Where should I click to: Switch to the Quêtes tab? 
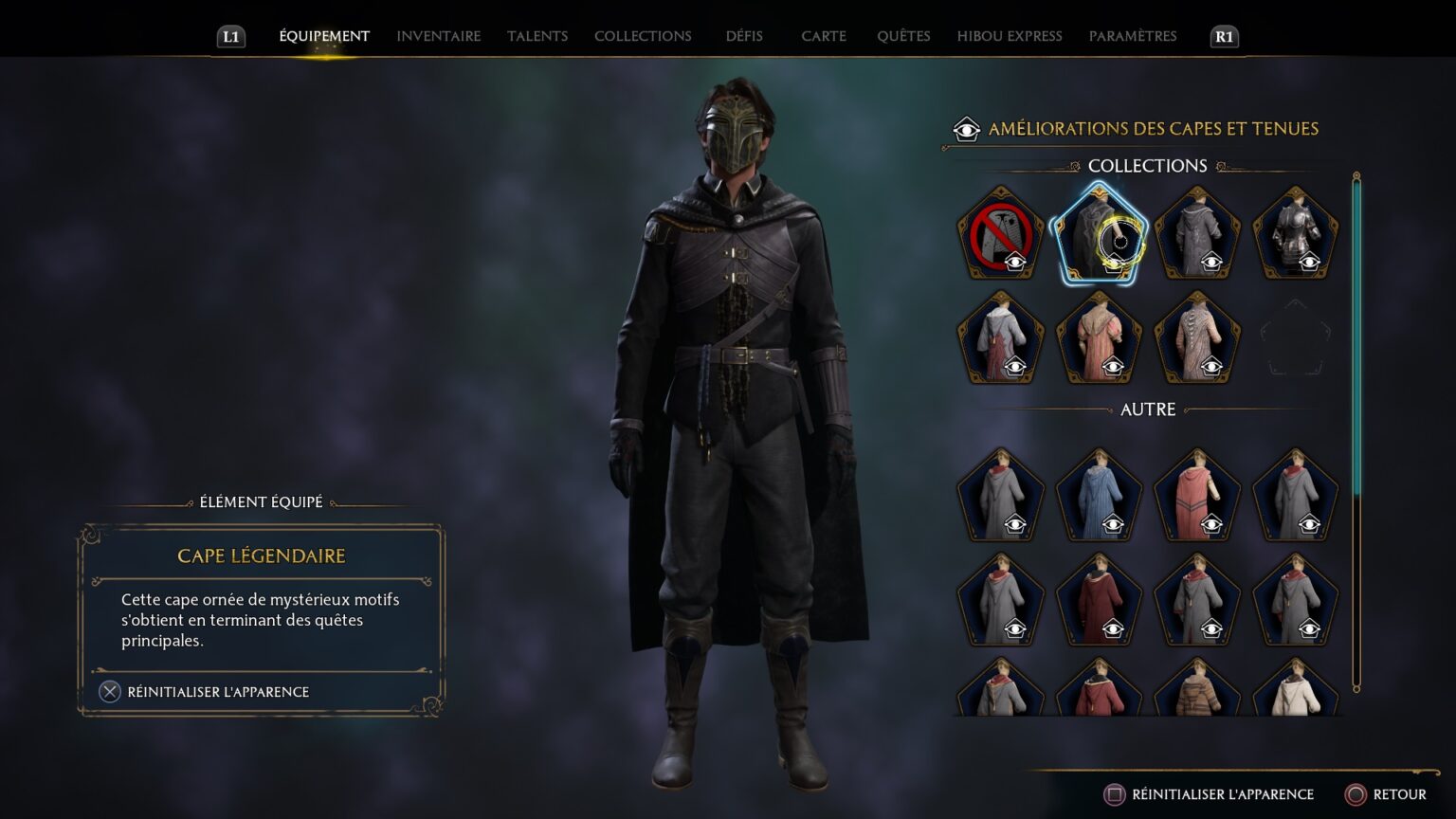pyautogui.click(x=902, y=36)
